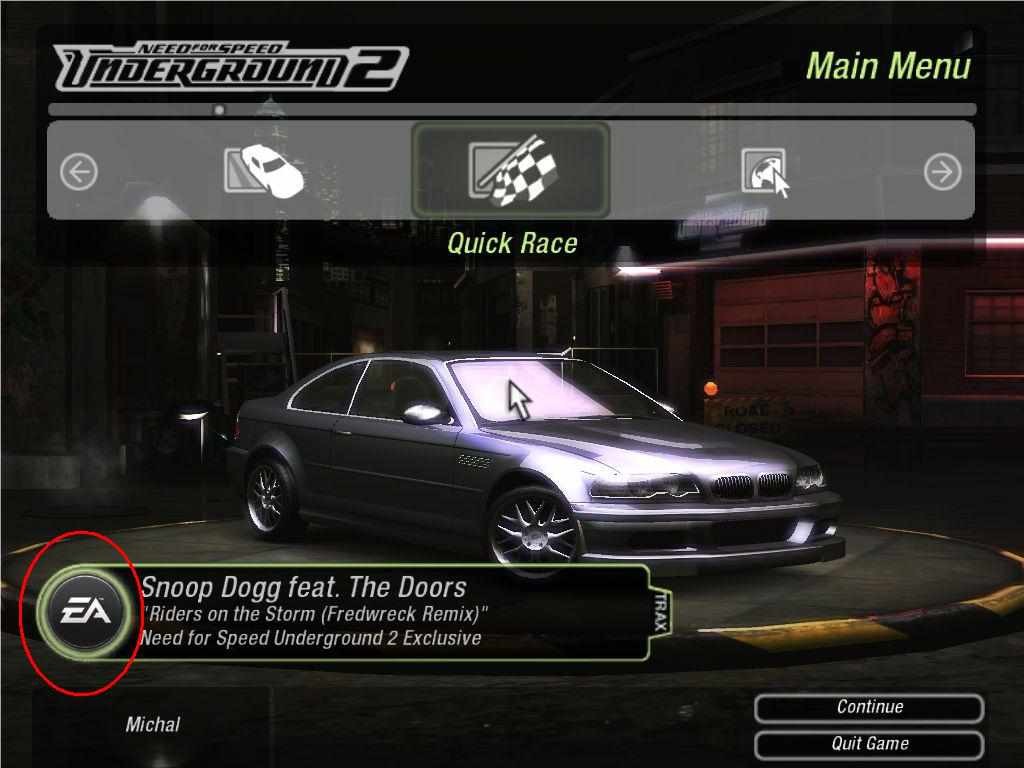Viewport: 1024px width, 768px height.
Task: Choose the white car menu icon
Action: (x=264, y=171)
